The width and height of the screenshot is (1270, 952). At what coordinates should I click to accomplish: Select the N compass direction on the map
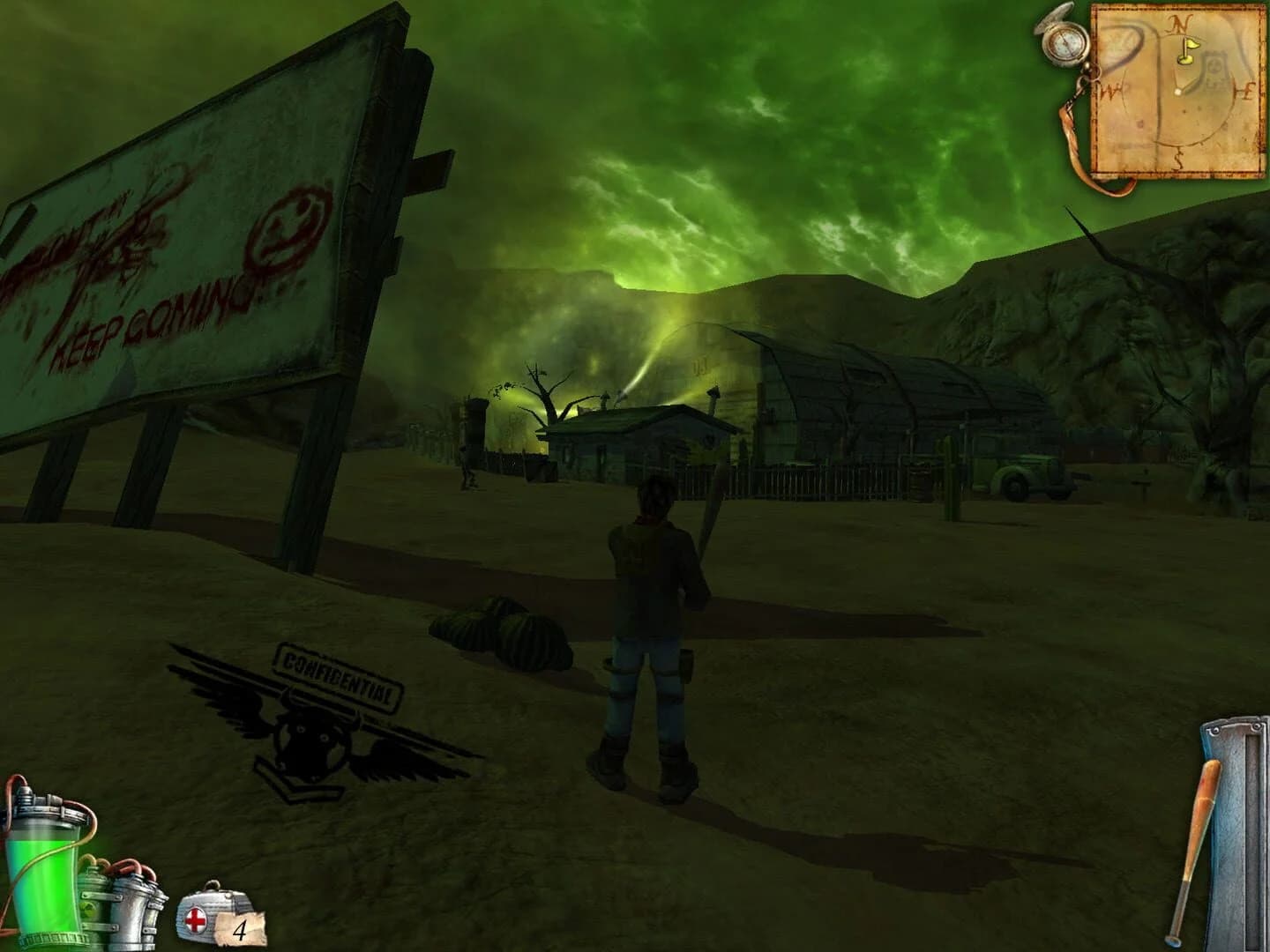(x=1179, y=25)
